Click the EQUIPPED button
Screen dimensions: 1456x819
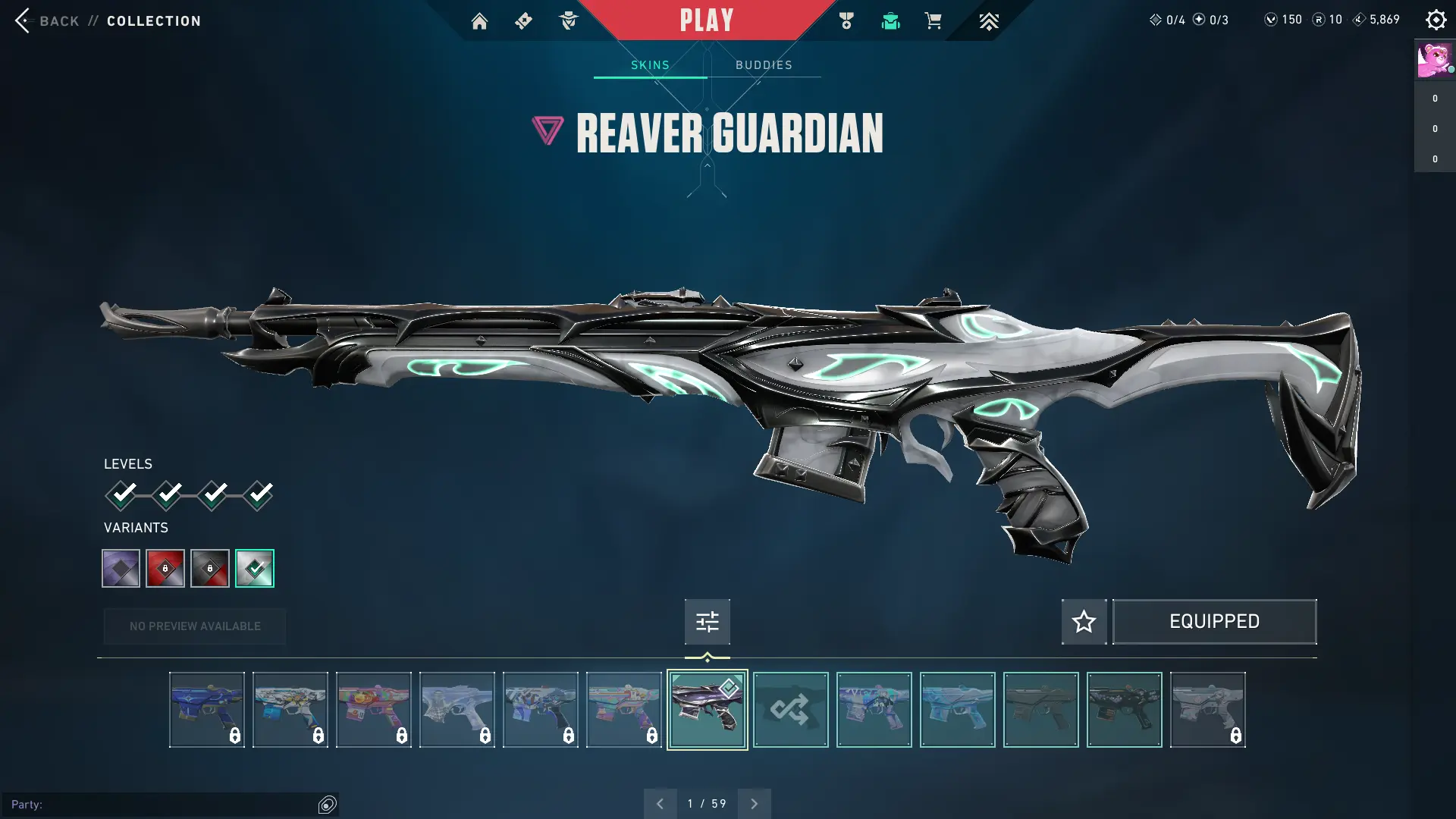1214,622
